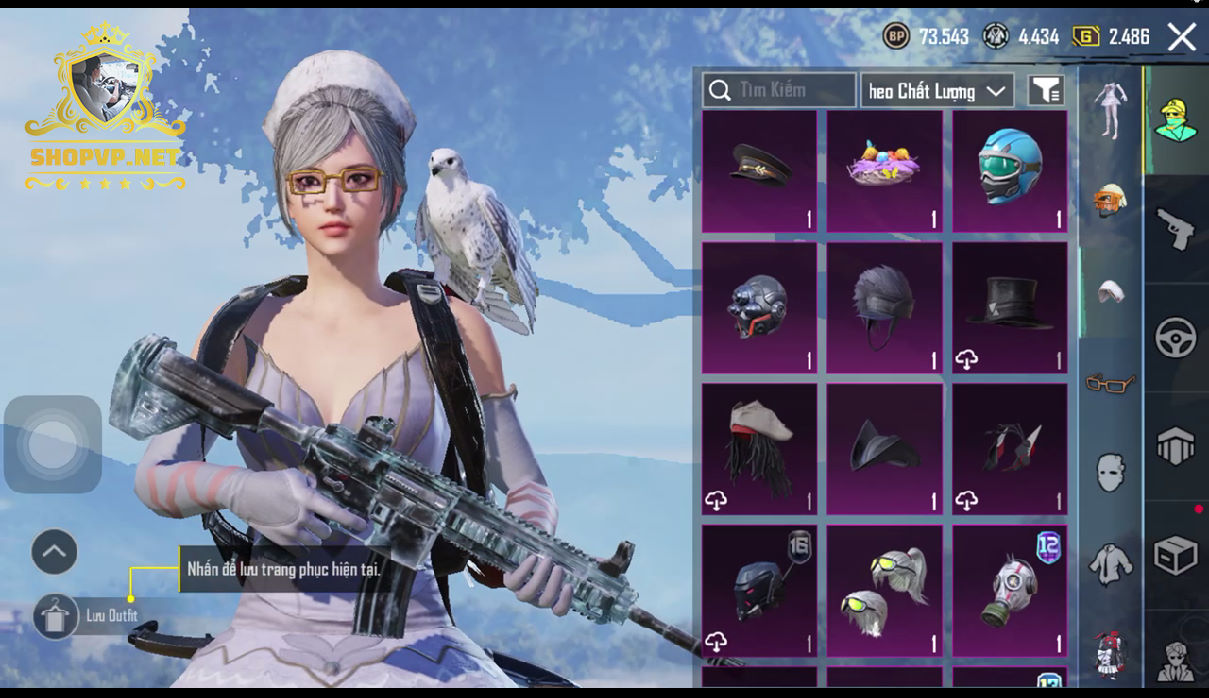This screenshot has height=698, width=1209.
Task: Click the Tìm Kiếm search field
Action: click(779, 90)
